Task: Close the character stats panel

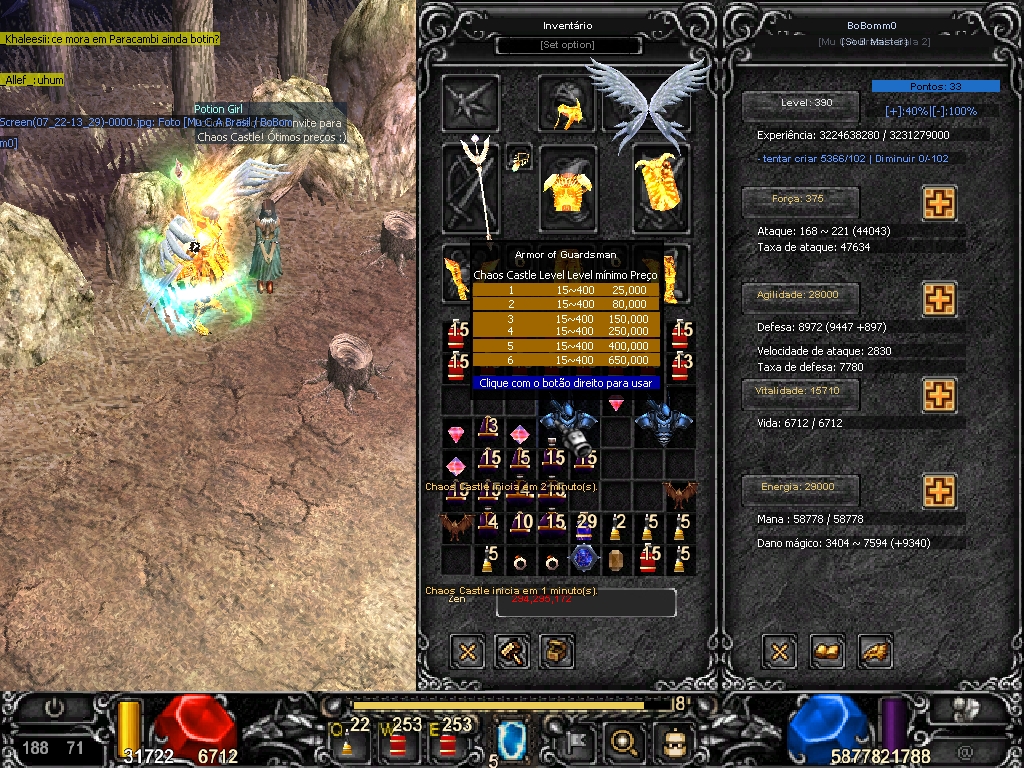Action: (x=780, y=652)
